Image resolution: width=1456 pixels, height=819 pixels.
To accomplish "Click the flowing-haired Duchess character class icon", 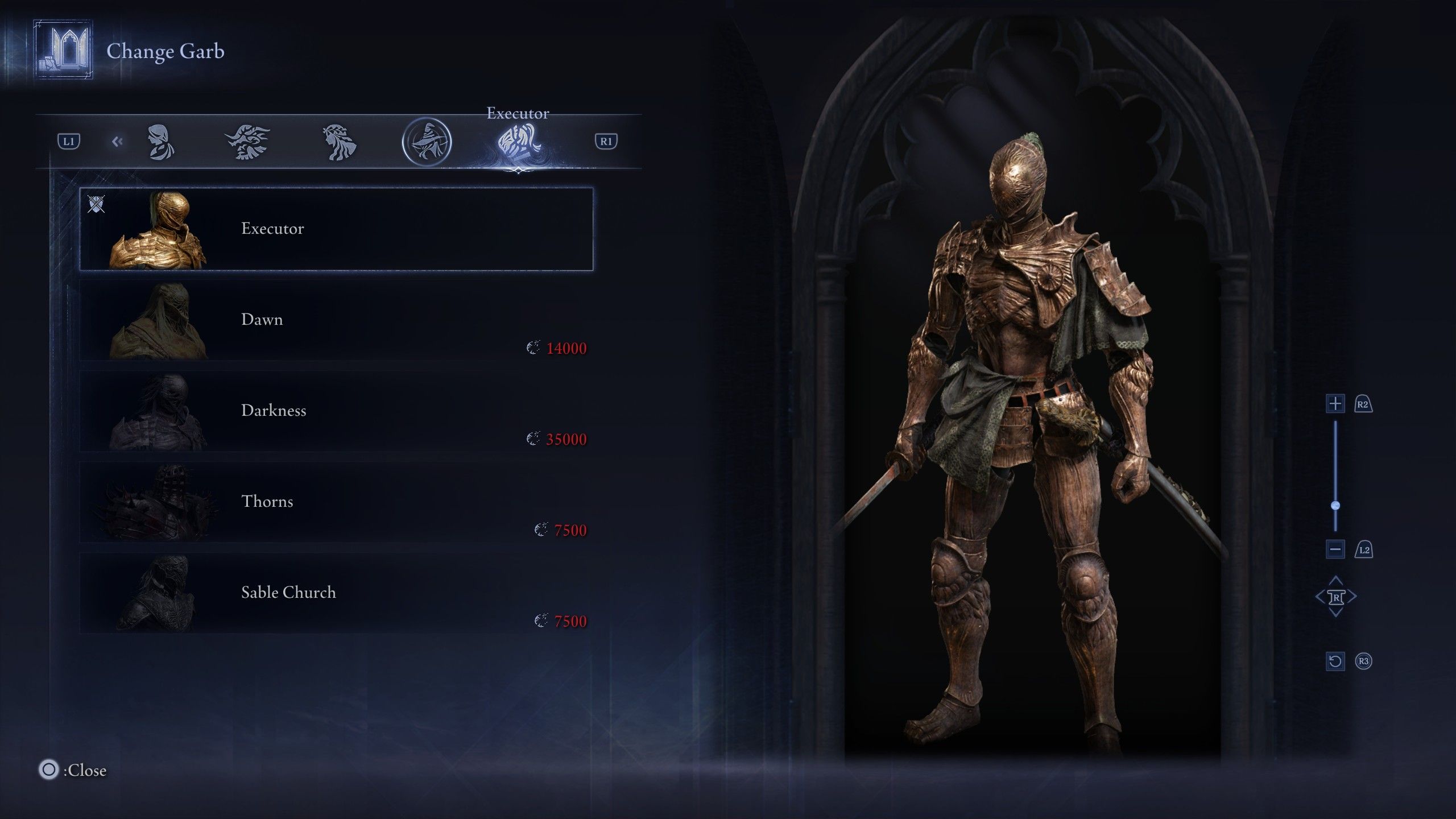I will (x=338, y=142).
